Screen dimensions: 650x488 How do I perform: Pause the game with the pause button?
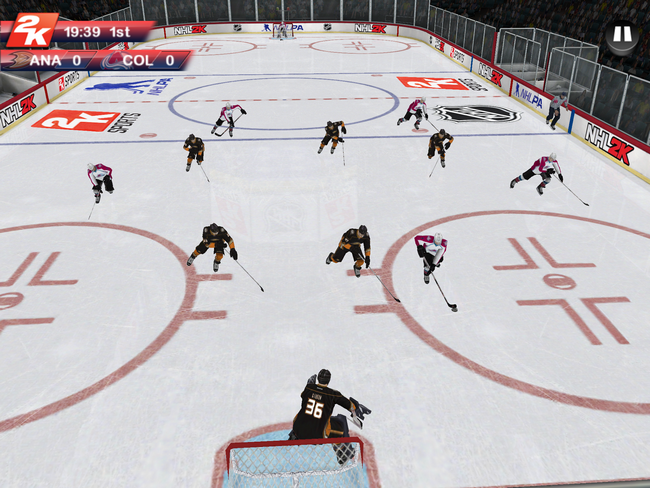tap(621, 37)
